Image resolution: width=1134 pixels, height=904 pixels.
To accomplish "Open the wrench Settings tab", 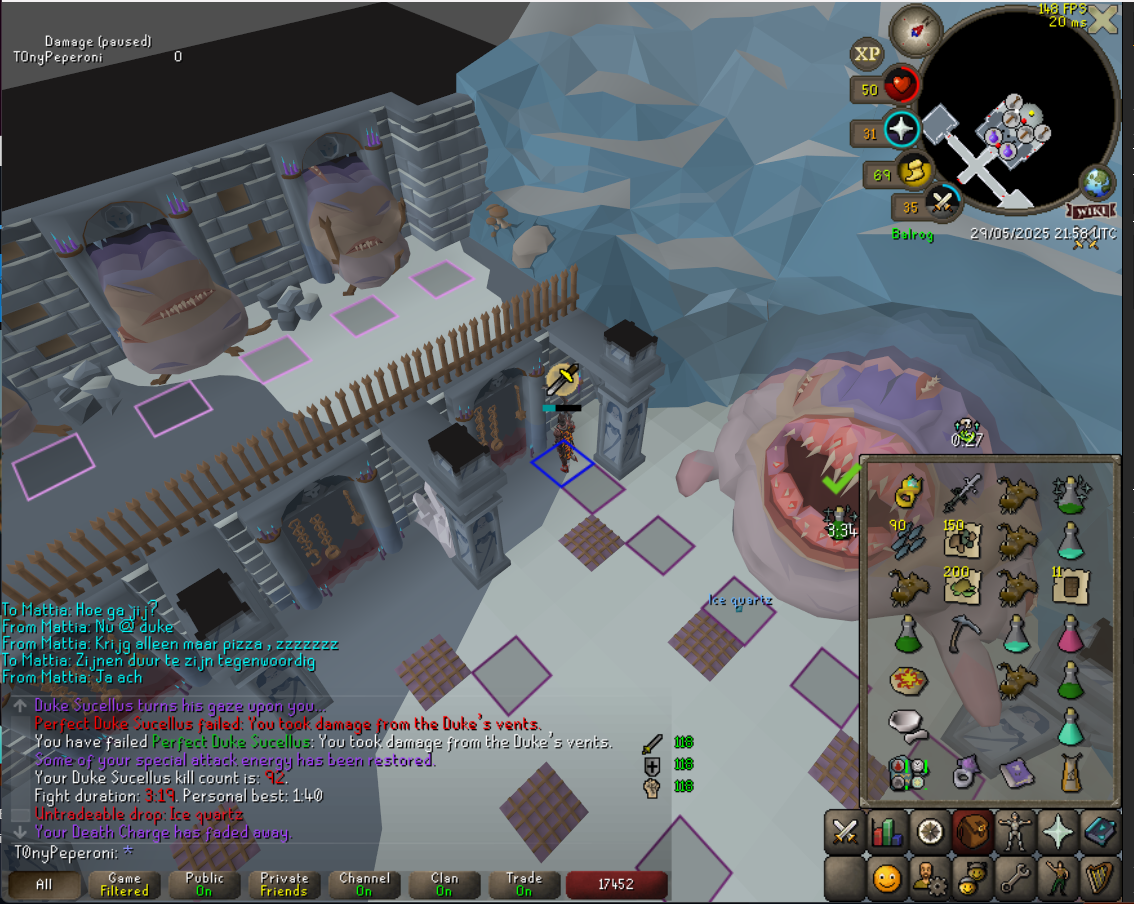I will click(1016, 879).
